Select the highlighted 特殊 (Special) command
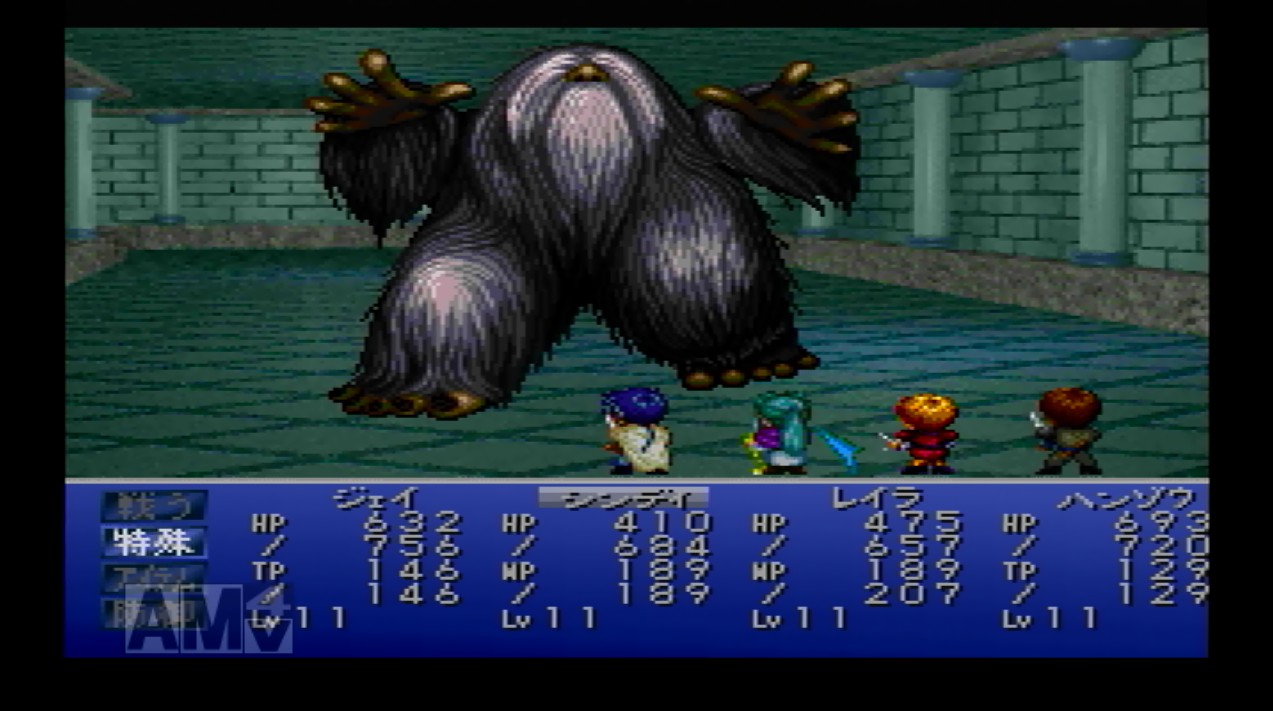The width and height of the screenshot is (1273, 711). coord(154,542)
